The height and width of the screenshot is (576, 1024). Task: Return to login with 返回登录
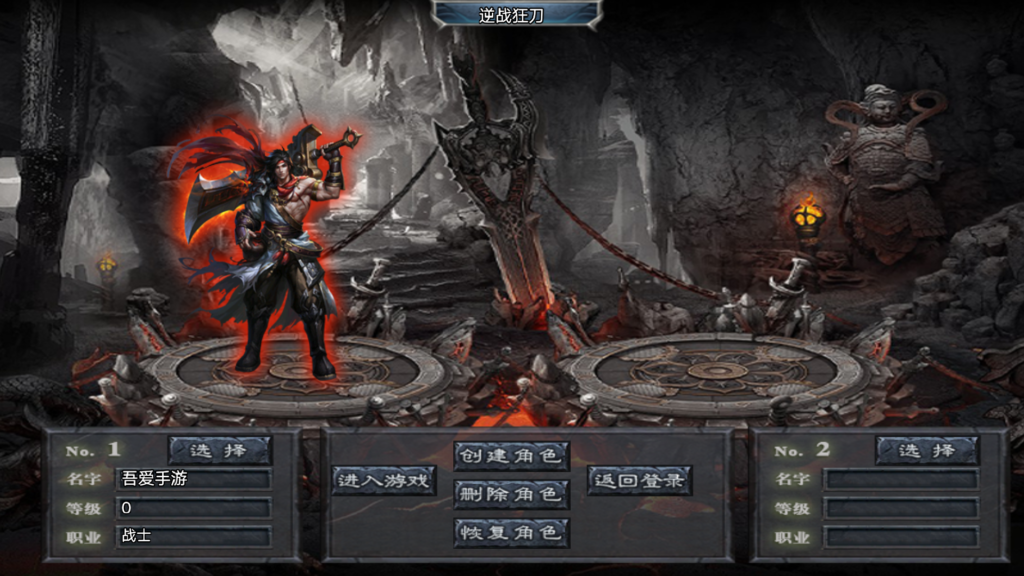click(x=639, y=480)
